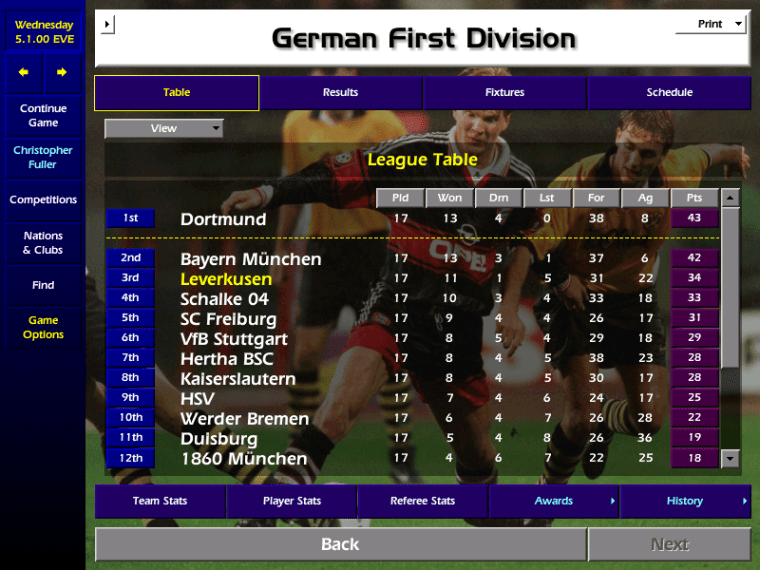Image resolution: width=760 pixels, height=570 pixels.
Task: View Player Stats
Action: point(292,501)
